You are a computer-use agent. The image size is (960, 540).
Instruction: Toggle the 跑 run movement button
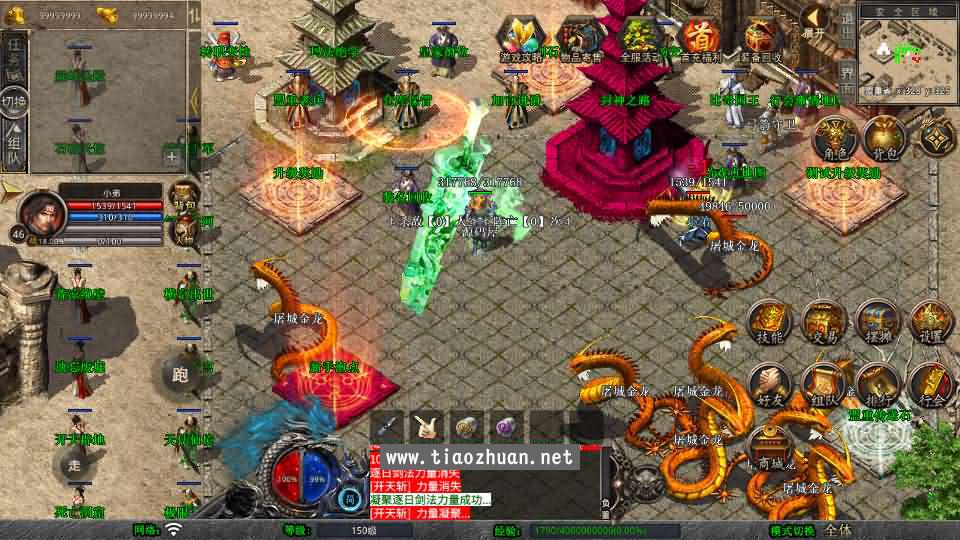click(x=180, y=375)
